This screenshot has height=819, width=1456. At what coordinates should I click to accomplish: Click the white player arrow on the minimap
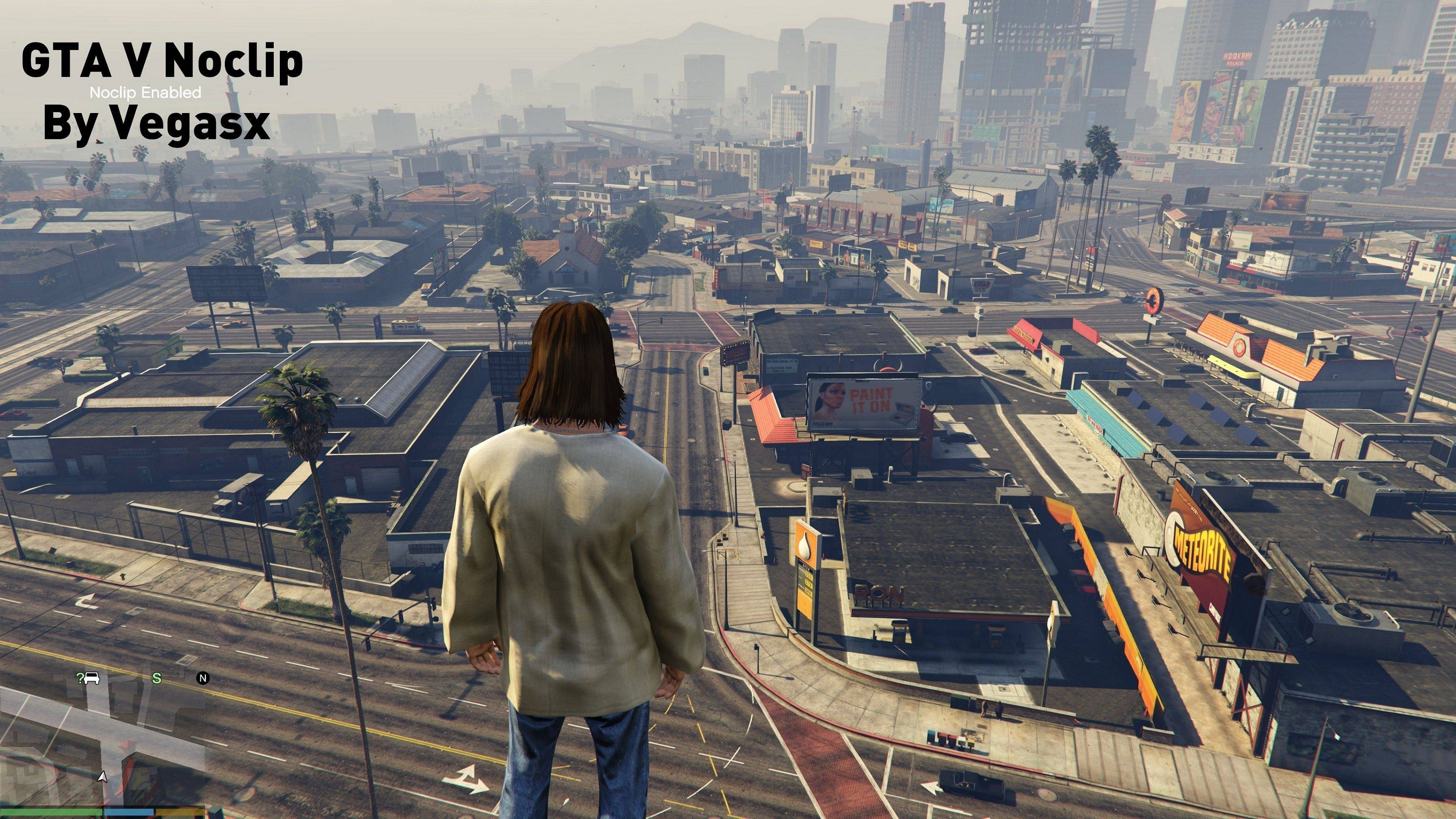102,777
